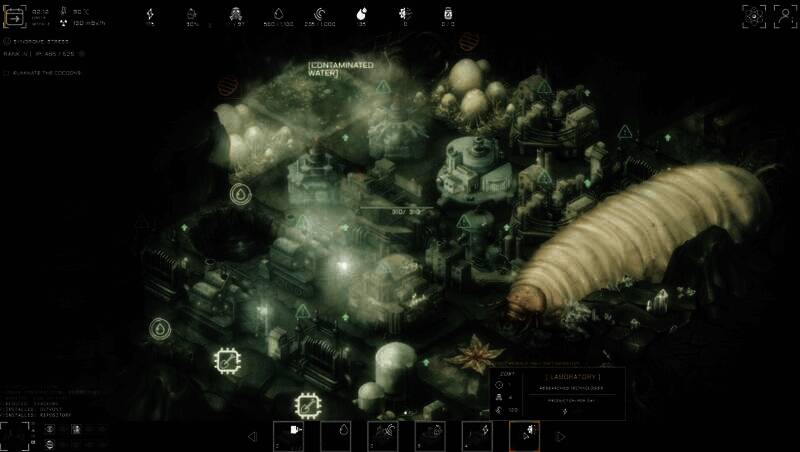Click the lower water drop map marker
Viewport: 800px width, 452px height.
pyautogui.click(x=159, y=328)
